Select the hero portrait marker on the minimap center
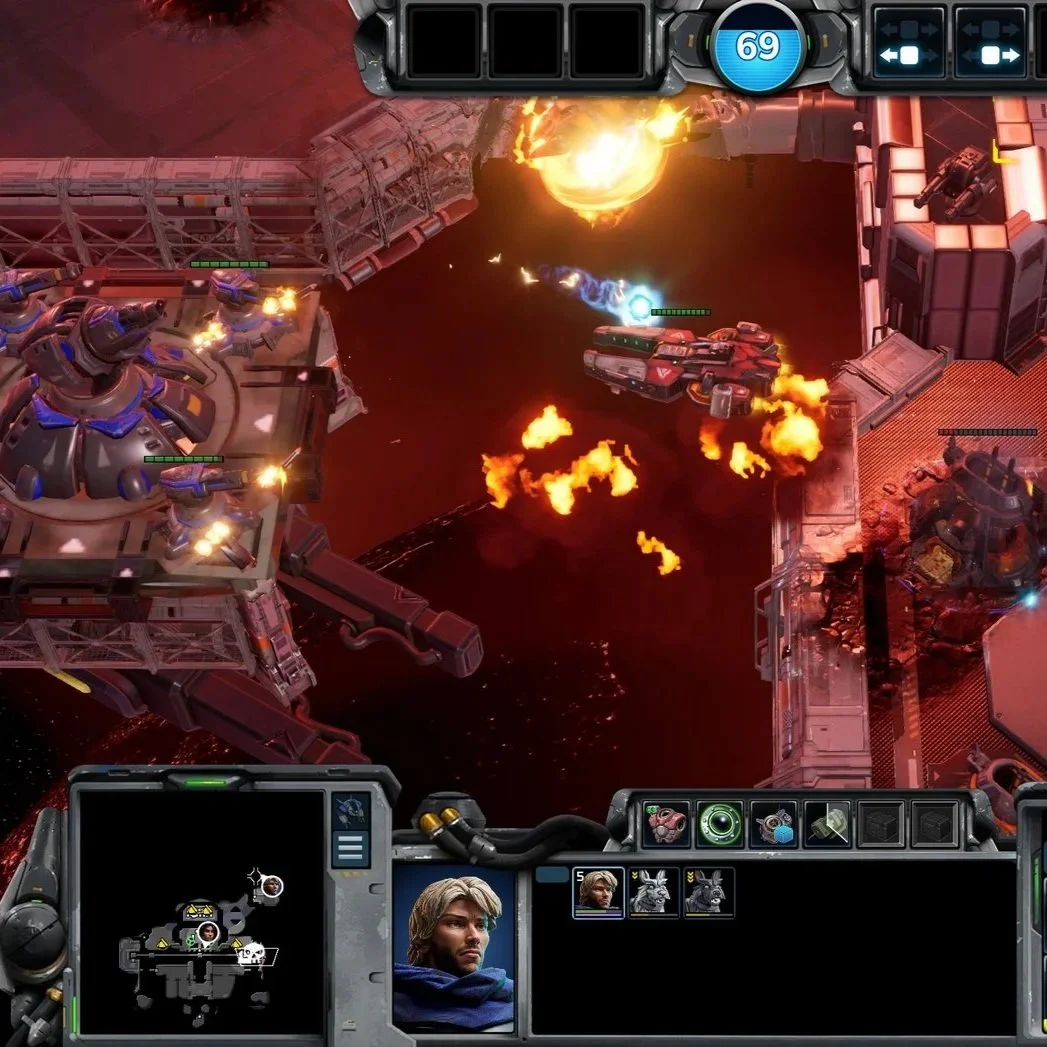1047x1047 pixels. pos(208,932)
